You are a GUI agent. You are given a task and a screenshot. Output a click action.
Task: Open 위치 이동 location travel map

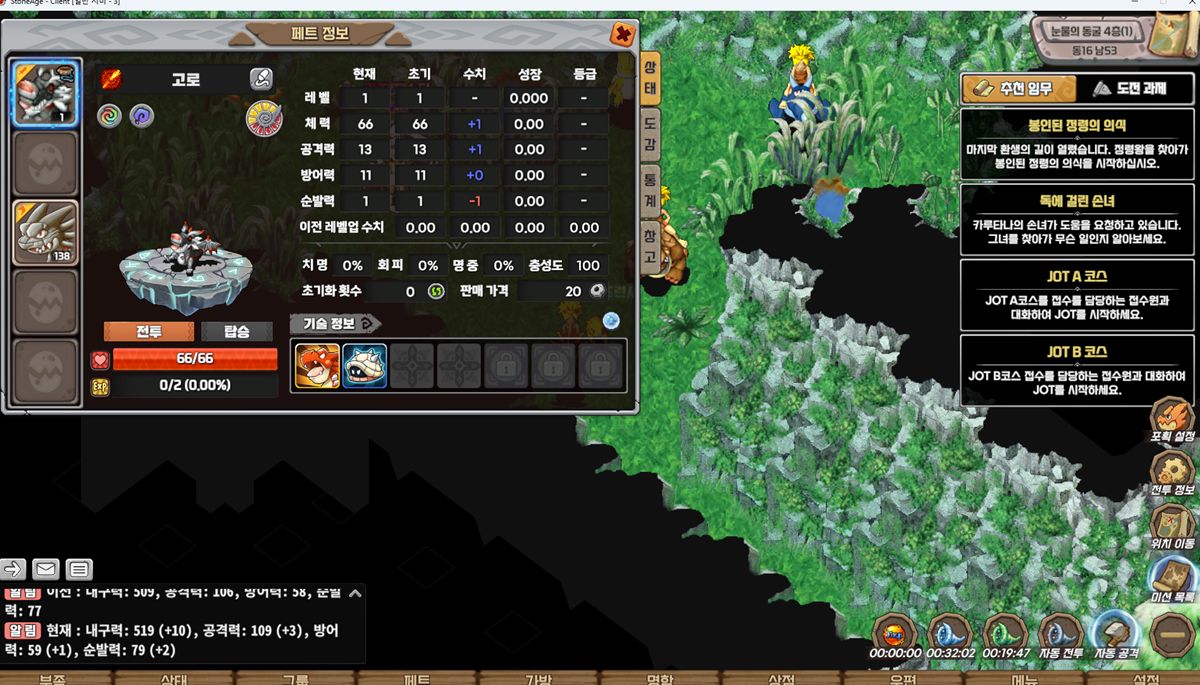coord(1172,527)
